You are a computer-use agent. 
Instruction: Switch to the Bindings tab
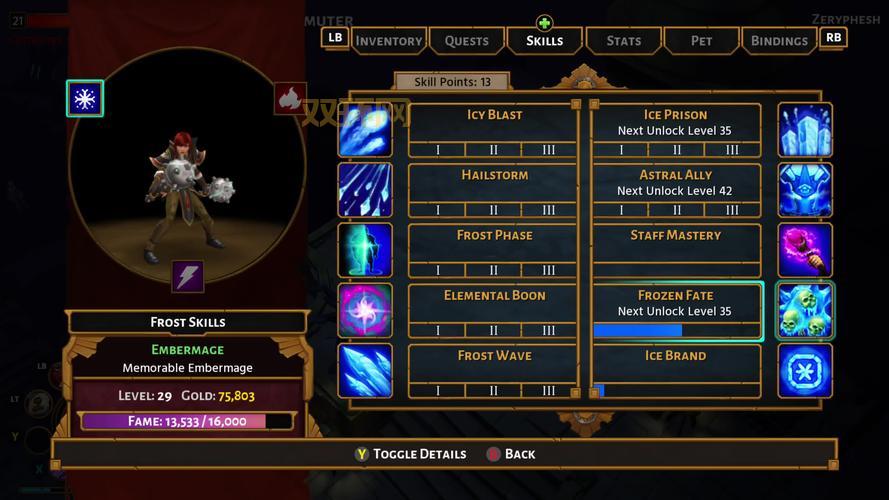pos(779,41)
